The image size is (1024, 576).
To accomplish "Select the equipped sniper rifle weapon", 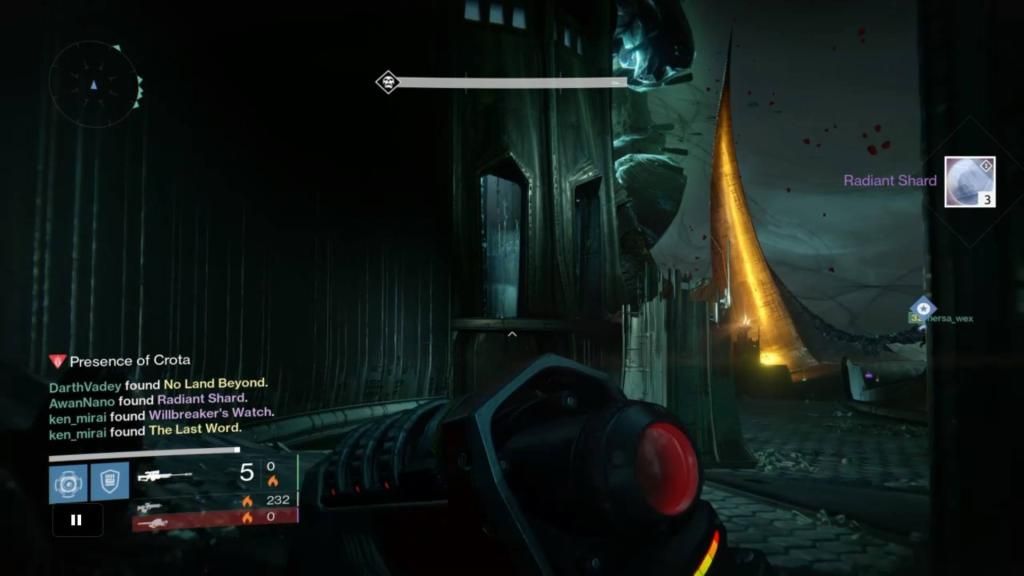I will point(165,476).
